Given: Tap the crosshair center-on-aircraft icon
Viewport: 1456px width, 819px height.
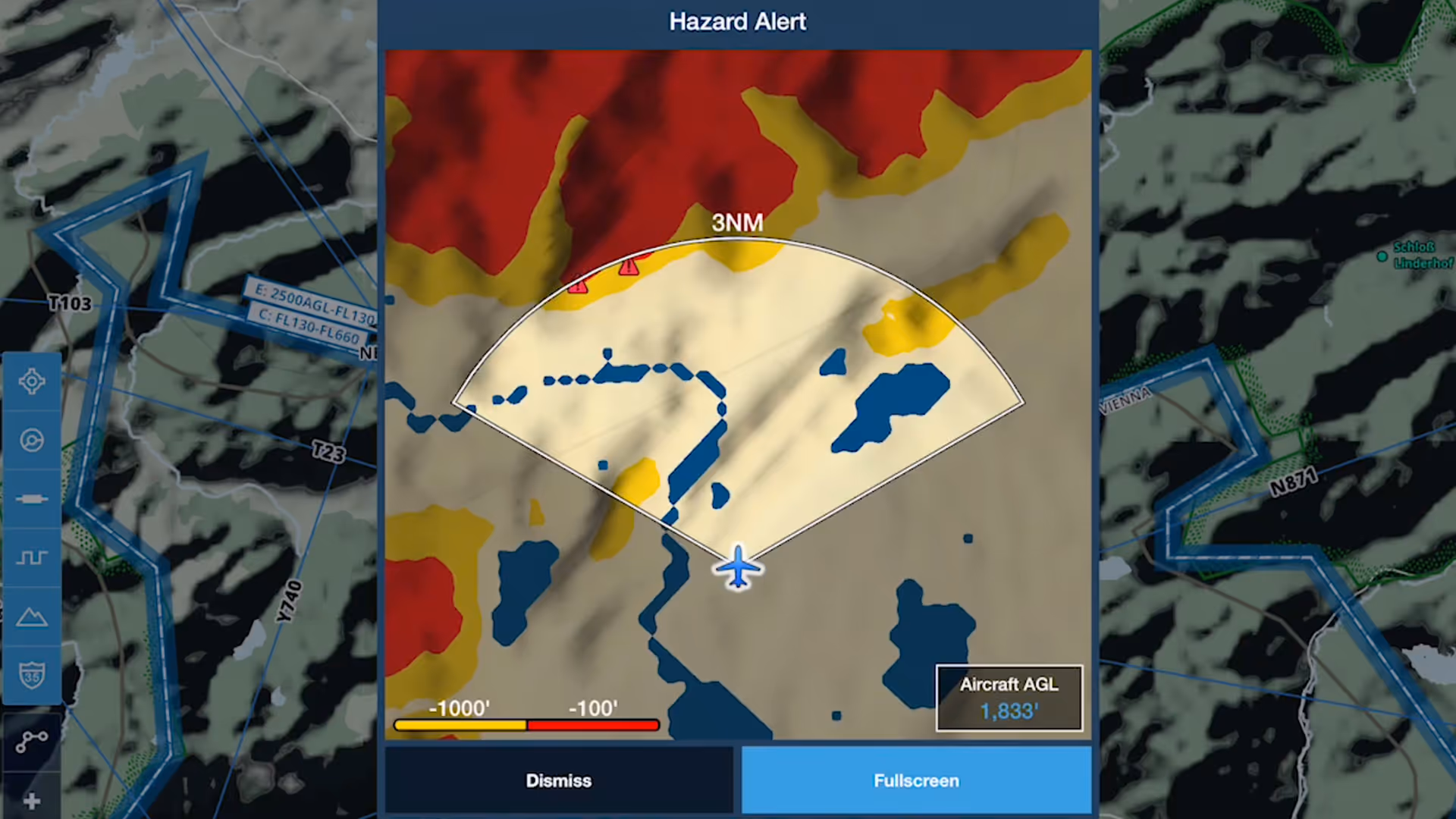Looking at the screenshot, I should 32,381.
